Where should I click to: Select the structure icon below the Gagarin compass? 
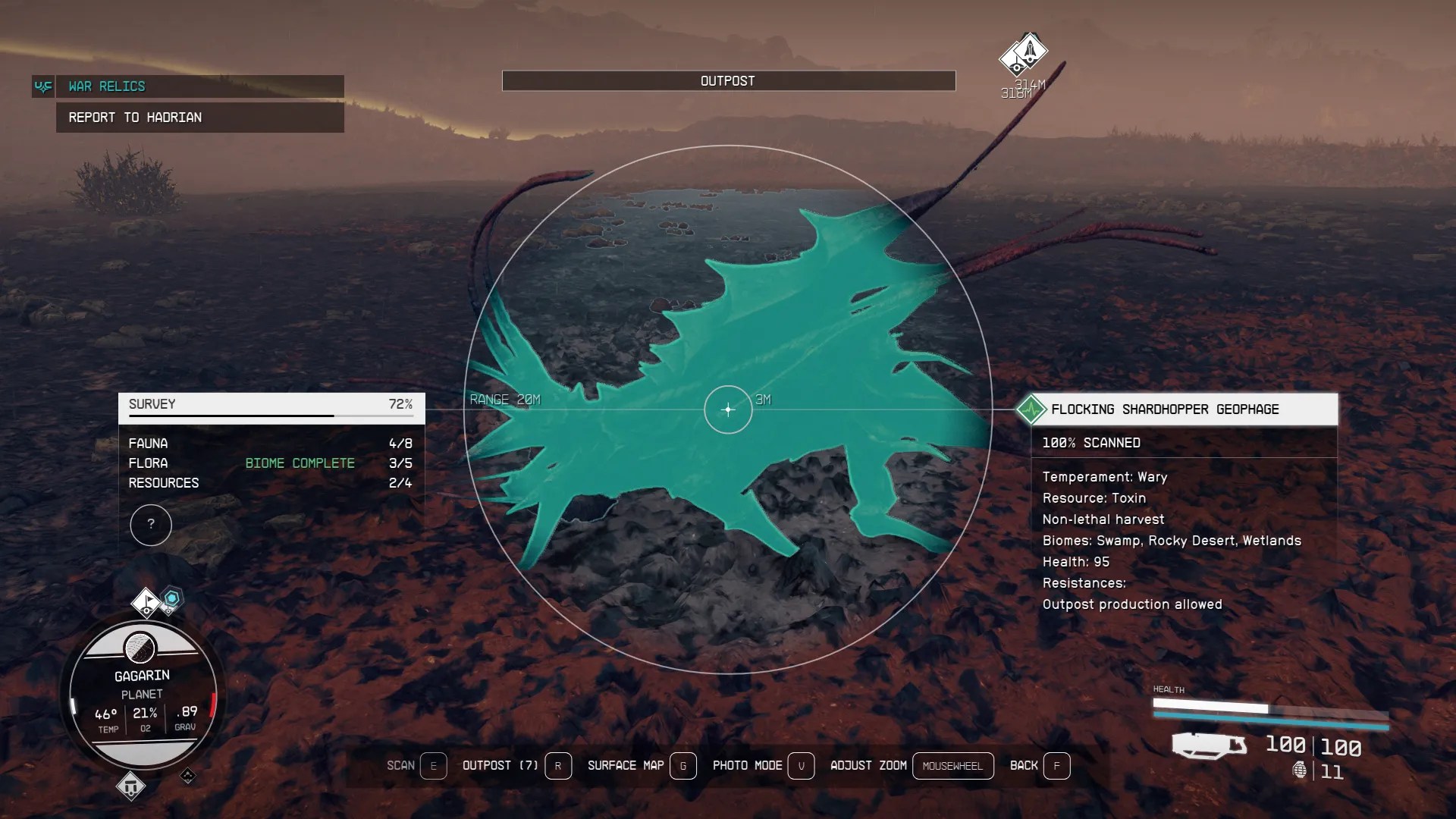pyautogui.click(x=133, y=787)
